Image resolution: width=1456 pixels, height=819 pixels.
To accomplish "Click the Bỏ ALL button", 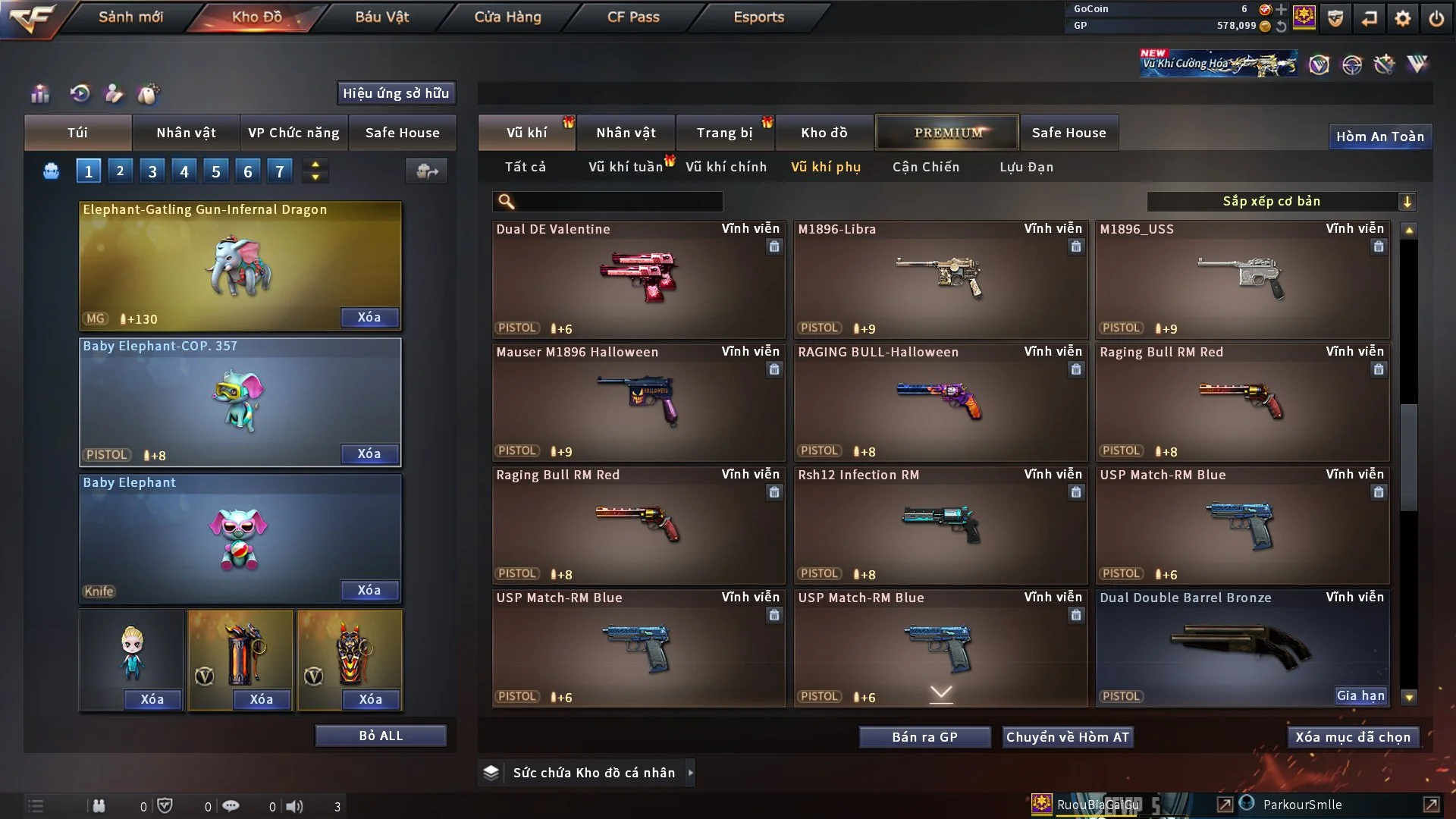I will [x=381, y=736].
